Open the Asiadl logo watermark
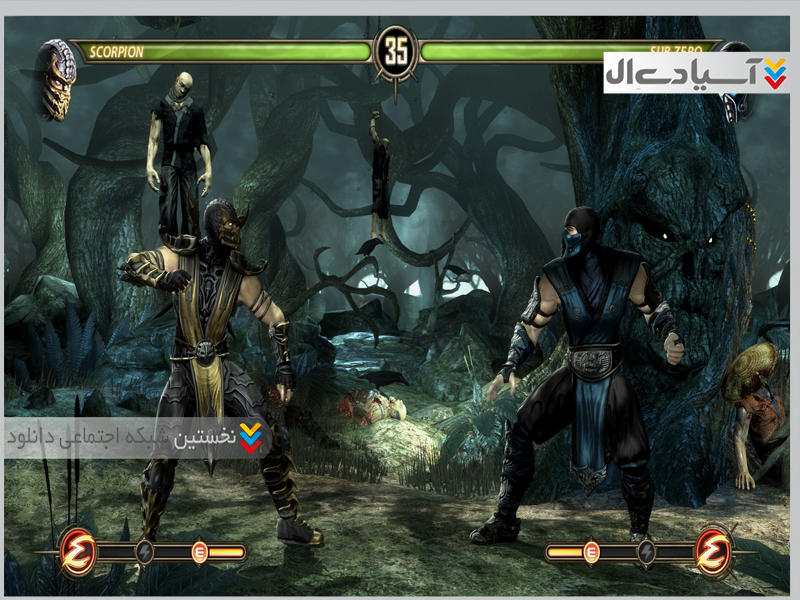Viewport: 800px width, 600px height. click(697, 72)
